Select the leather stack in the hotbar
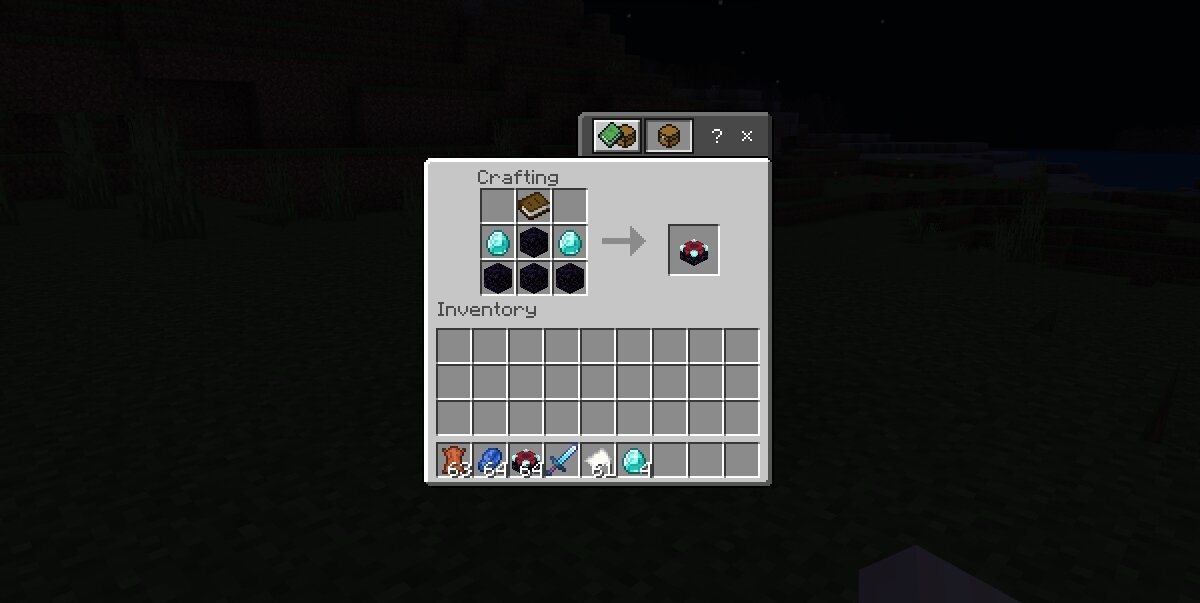The image size is (1200, 603). coord(454,461)
